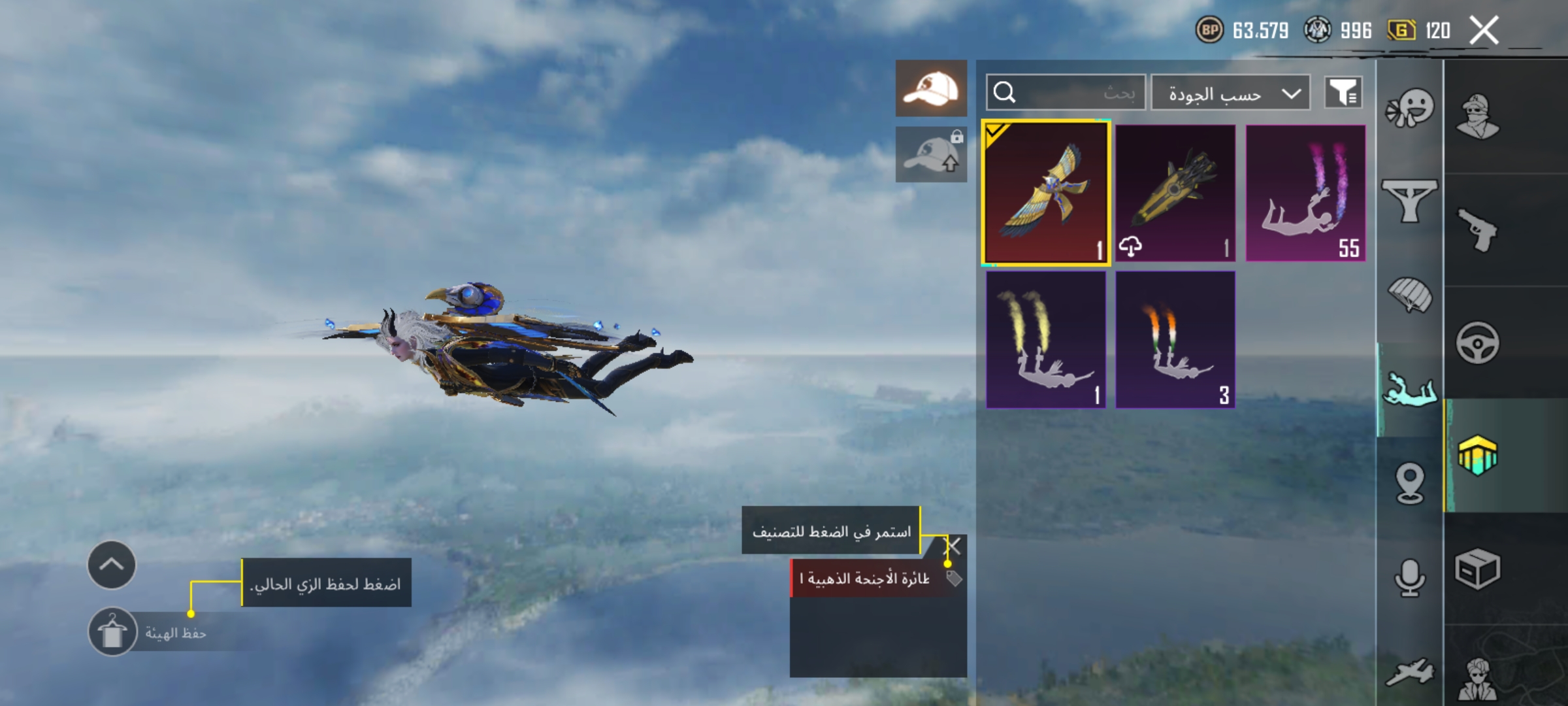Image resolution: width=1568 pixels, height=706 pixels.
Task: Choose the pink smoke trail with 55 count
Action: (x=1305, y=193)
